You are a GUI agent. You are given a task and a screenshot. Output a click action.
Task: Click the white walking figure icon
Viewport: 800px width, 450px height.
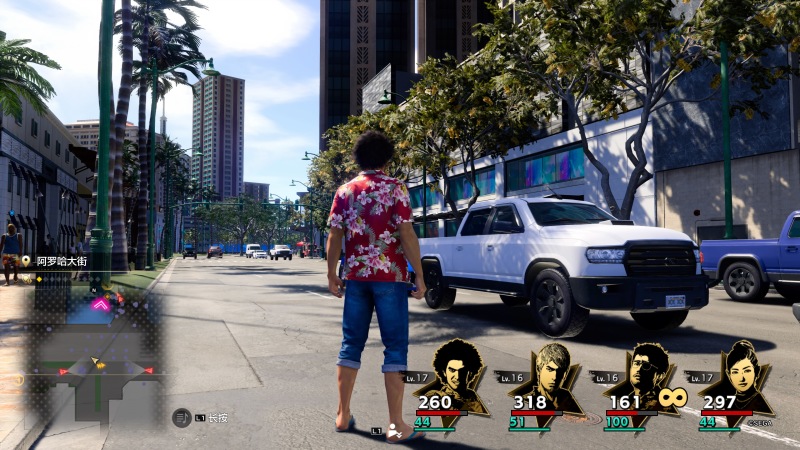[394, 431]
